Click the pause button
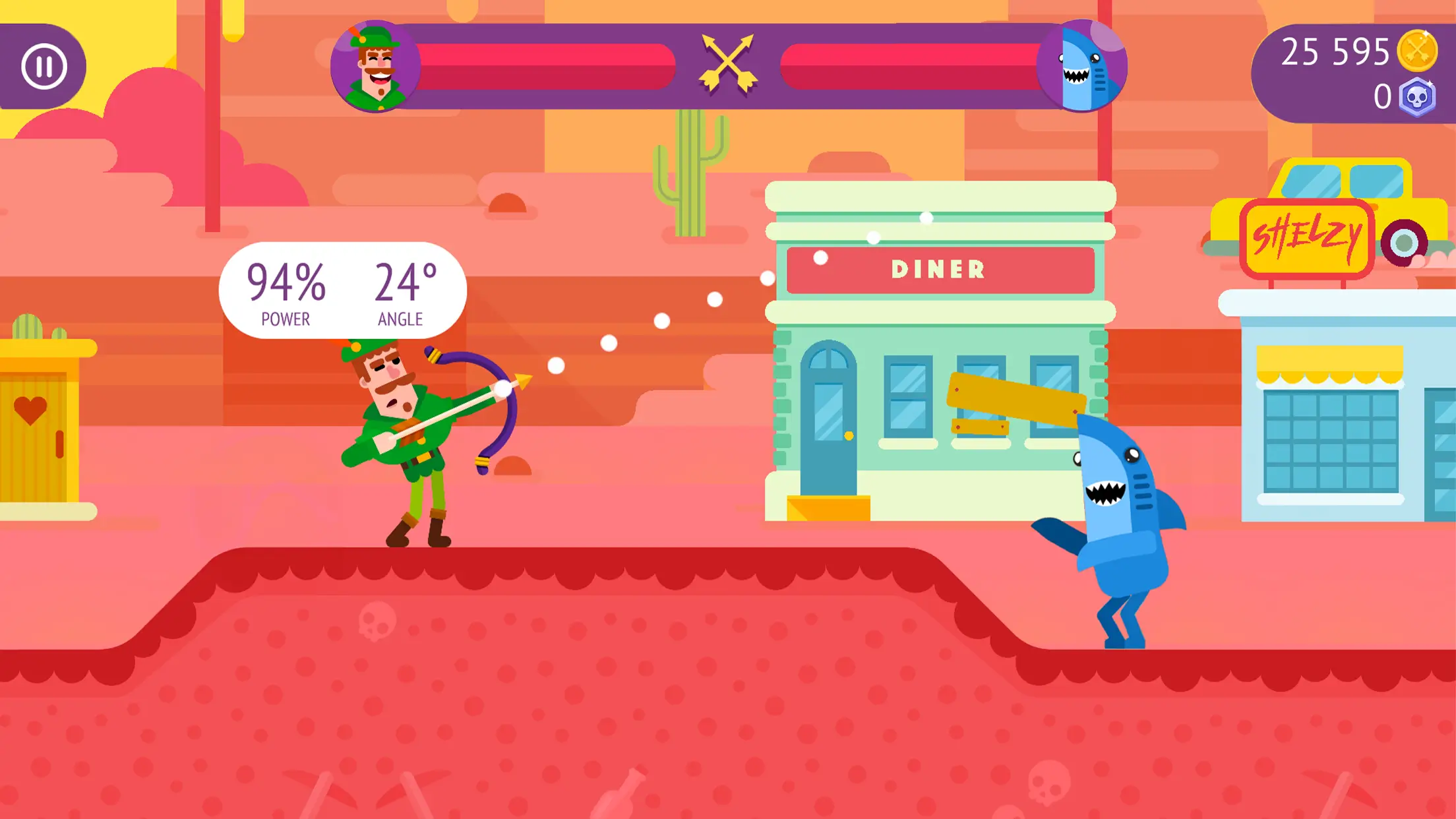The height and width of the screenshot is (819, 1456). tap(44, 65)
